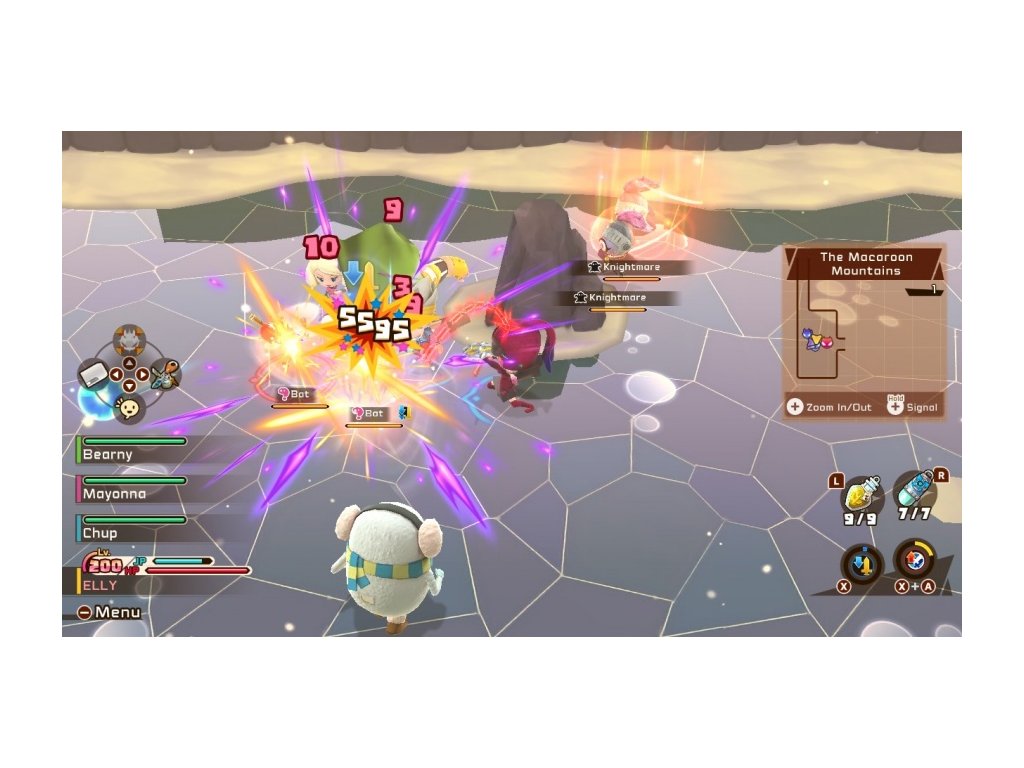Use the blue canister bottle item
Image resolution: width=1024 pixels, height=768 pixels.
[x=914, y=494]
